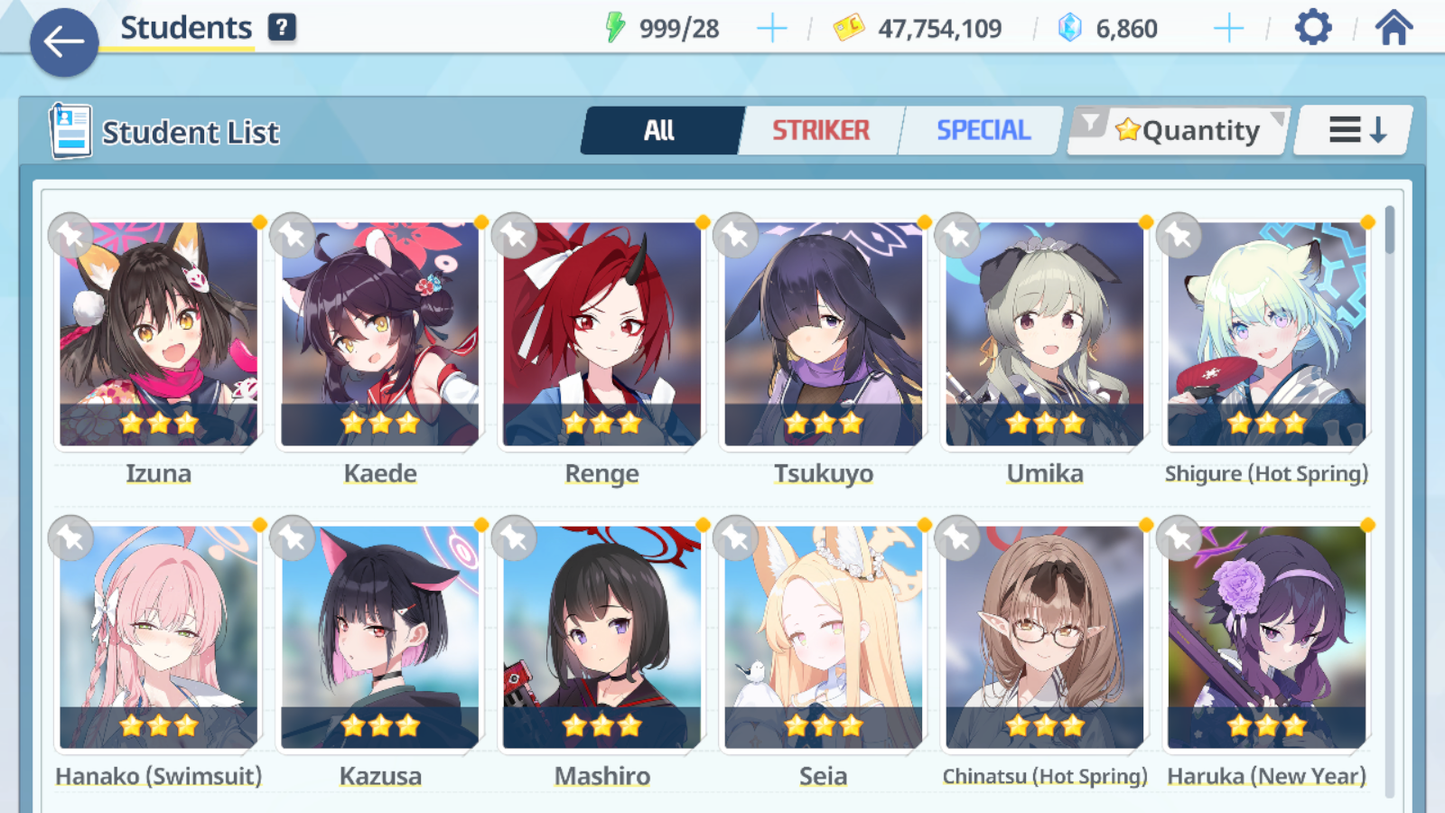
Task: Open Seia's student card
Action: 823,638
